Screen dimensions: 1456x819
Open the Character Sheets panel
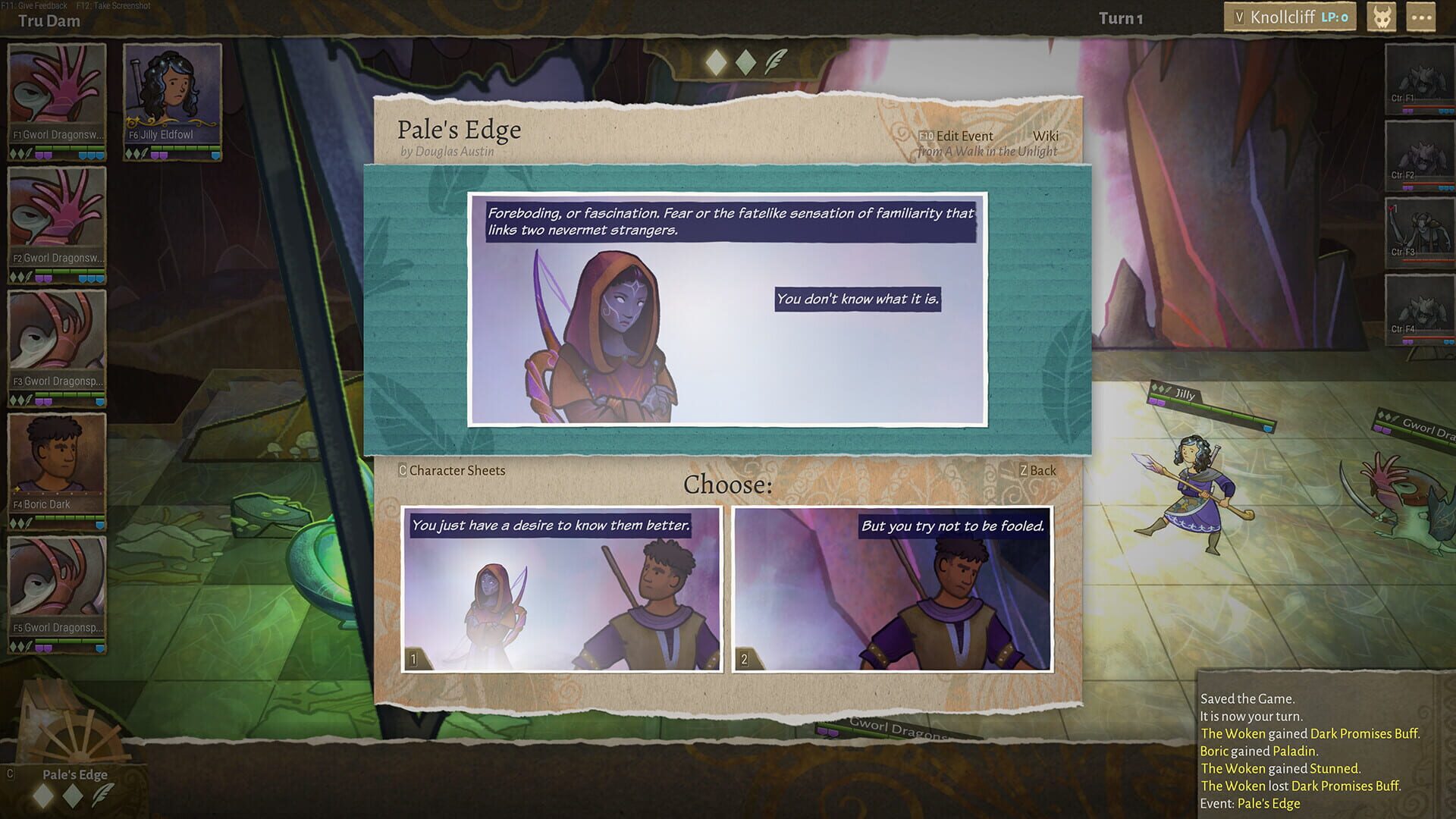click(451, 471)
